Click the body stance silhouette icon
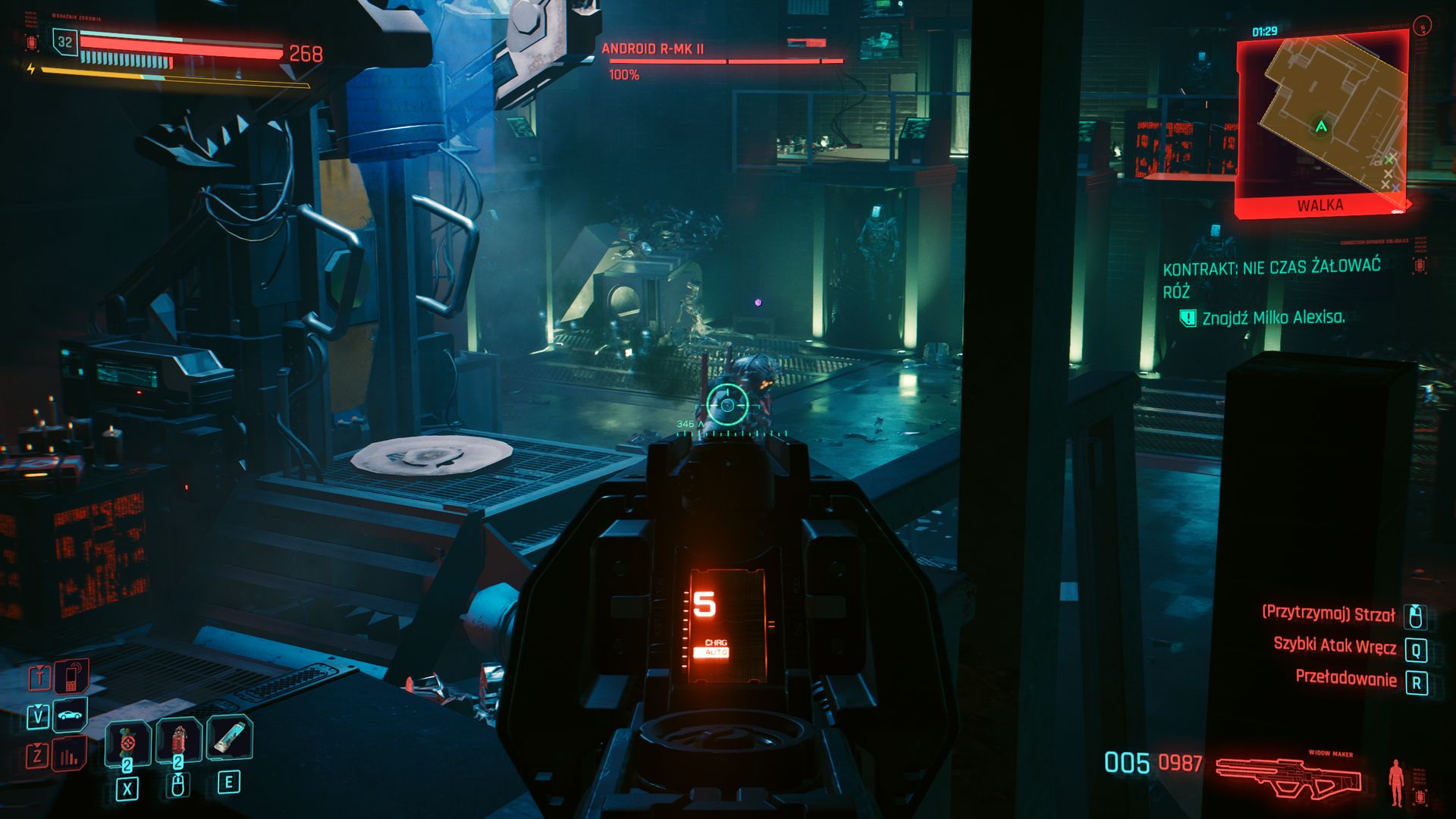The width and height of the screenshot is (1456, 819). (1396, 783)
